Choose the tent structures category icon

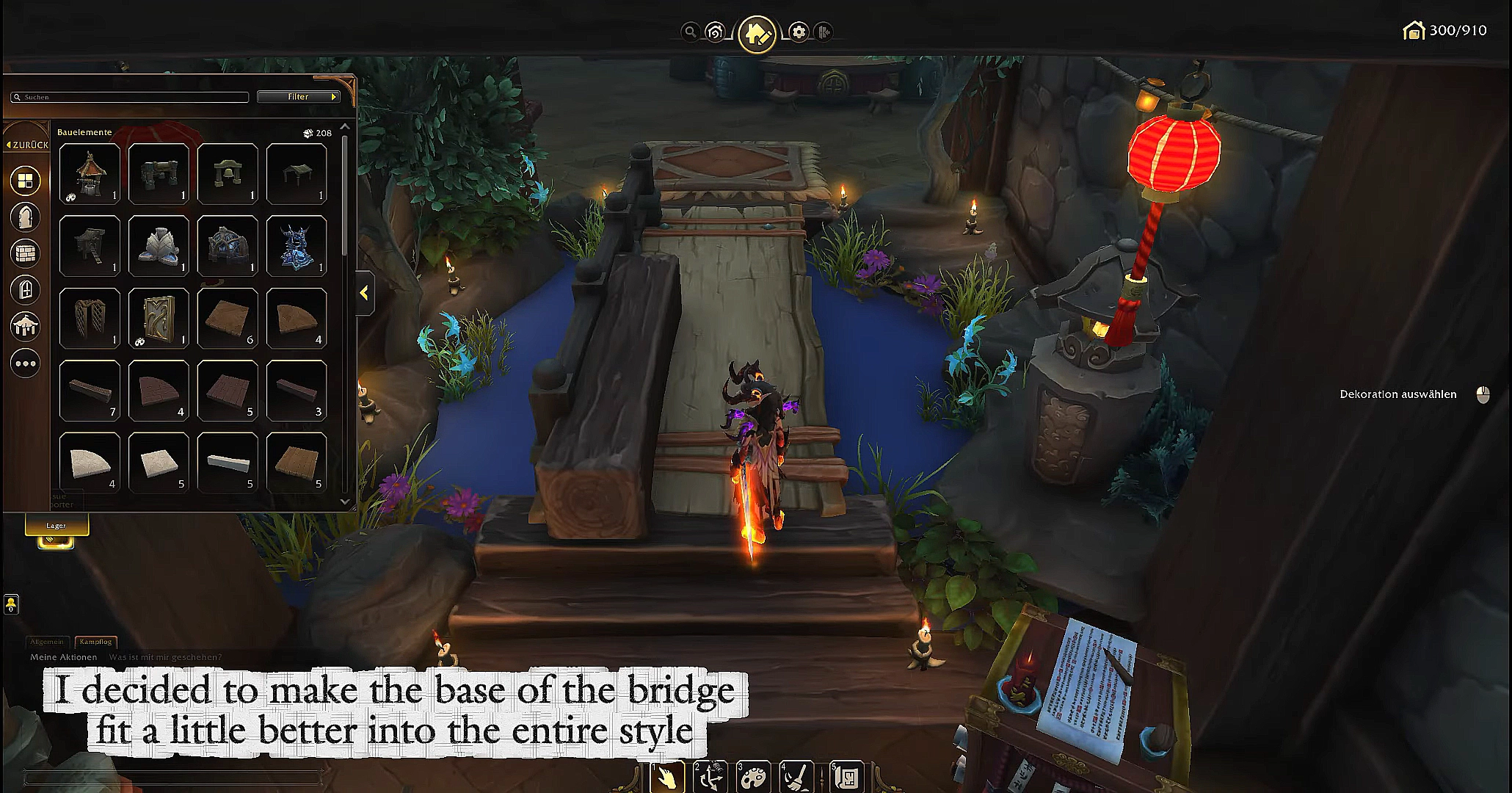pos(25,326)
